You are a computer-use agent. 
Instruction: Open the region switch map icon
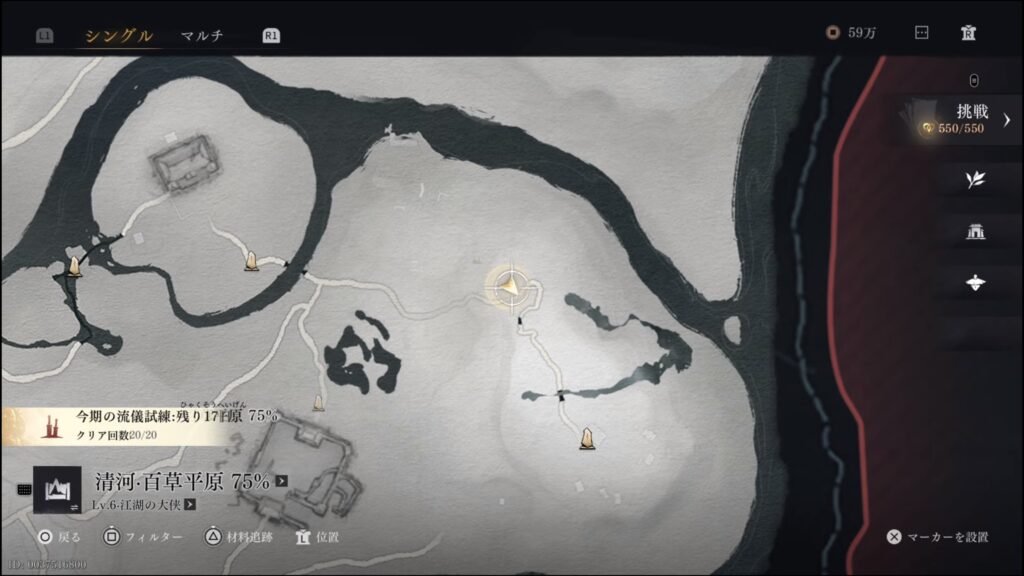point(57,489)
